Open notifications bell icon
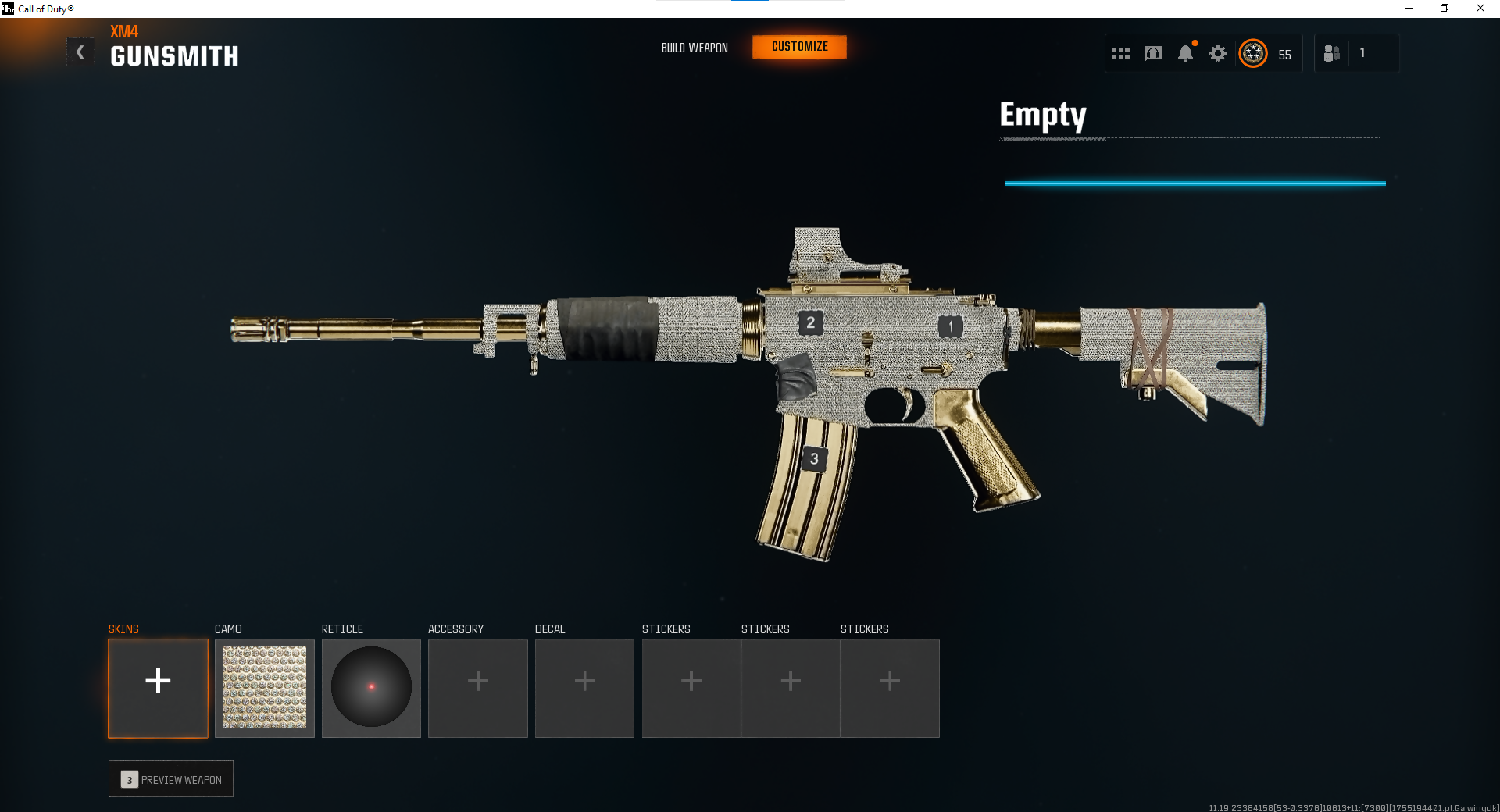This screenshot has height=812, width=1500. coord(1185,53)
